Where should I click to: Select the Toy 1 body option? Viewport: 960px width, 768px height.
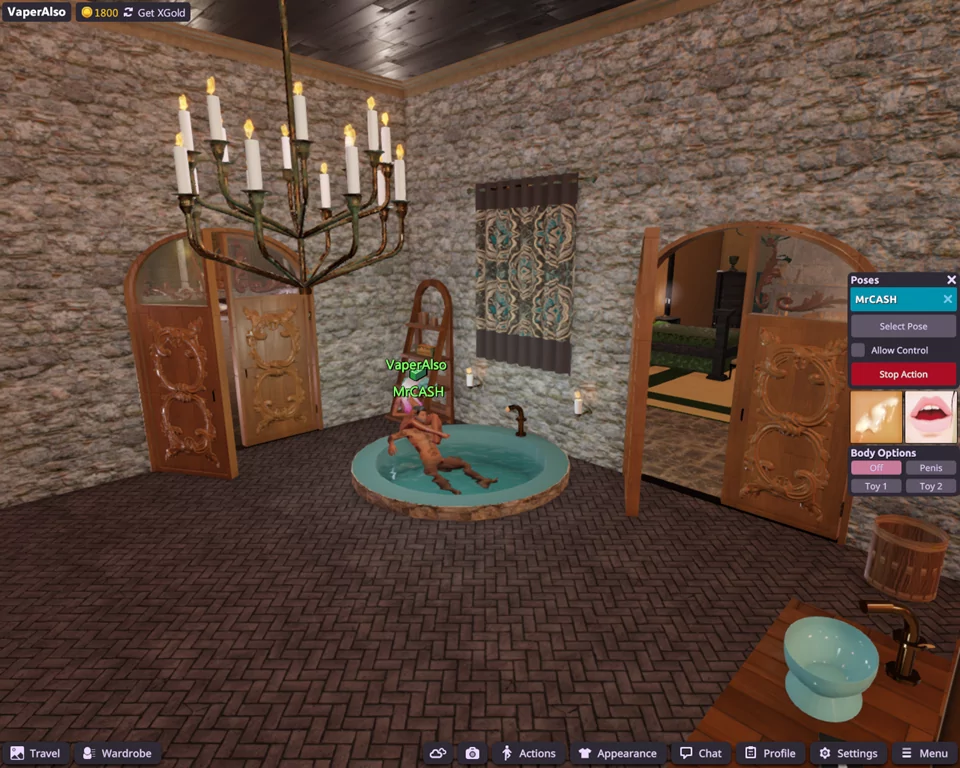[876, 486]
